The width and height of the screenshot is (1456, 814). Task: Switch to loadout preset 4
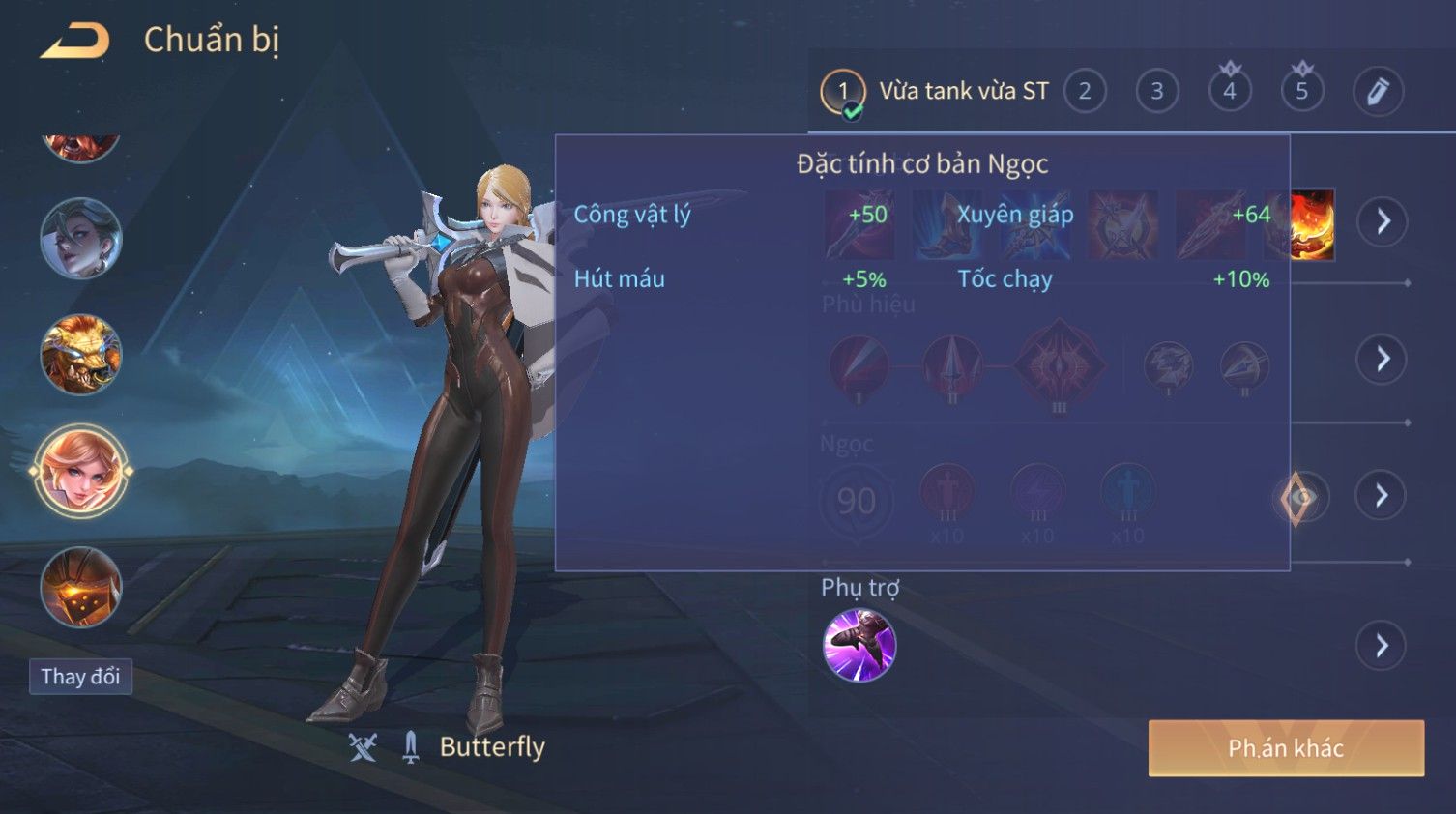click(x=1230, y=92)
